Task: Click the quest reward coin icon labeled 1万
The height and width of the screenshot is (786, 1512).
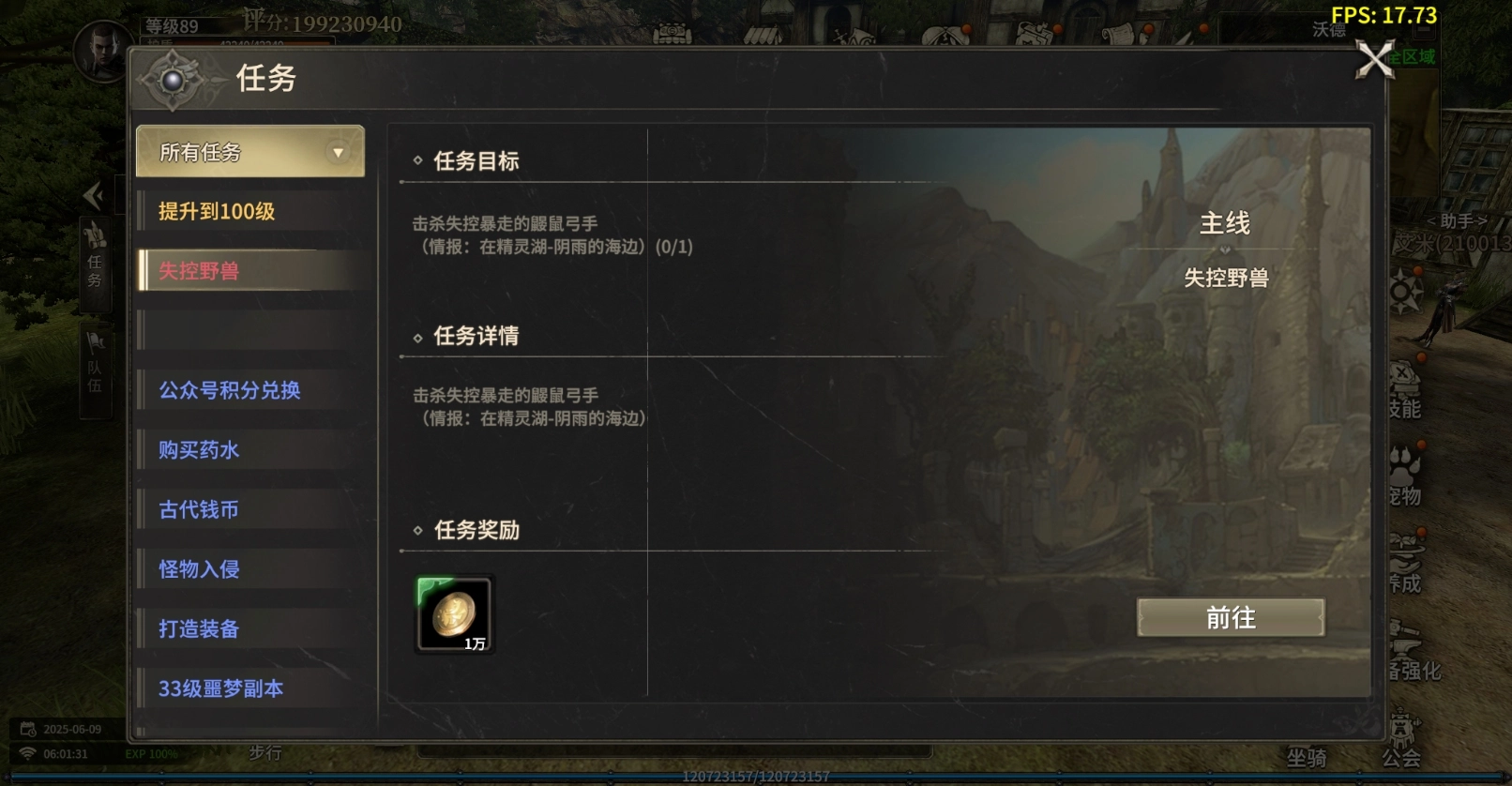Action: point(454,614)
